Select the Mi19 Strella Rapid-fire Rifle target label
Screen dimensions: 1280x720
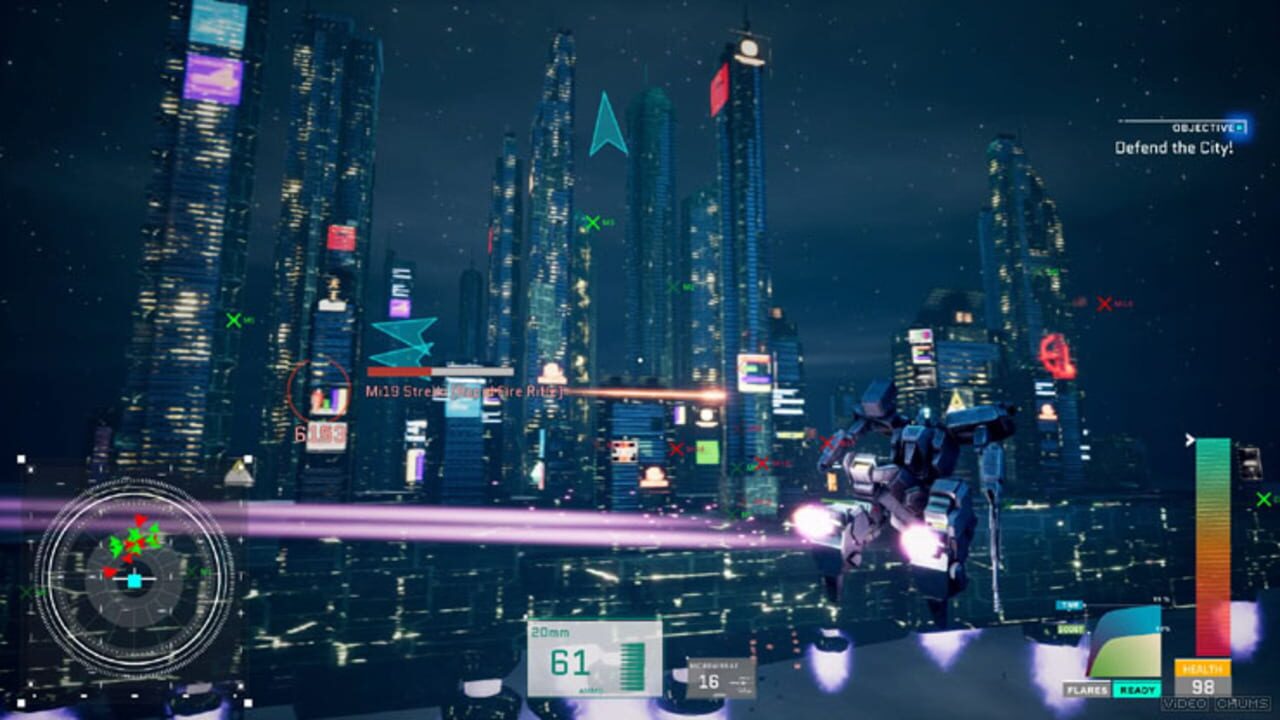click(460, 390)
